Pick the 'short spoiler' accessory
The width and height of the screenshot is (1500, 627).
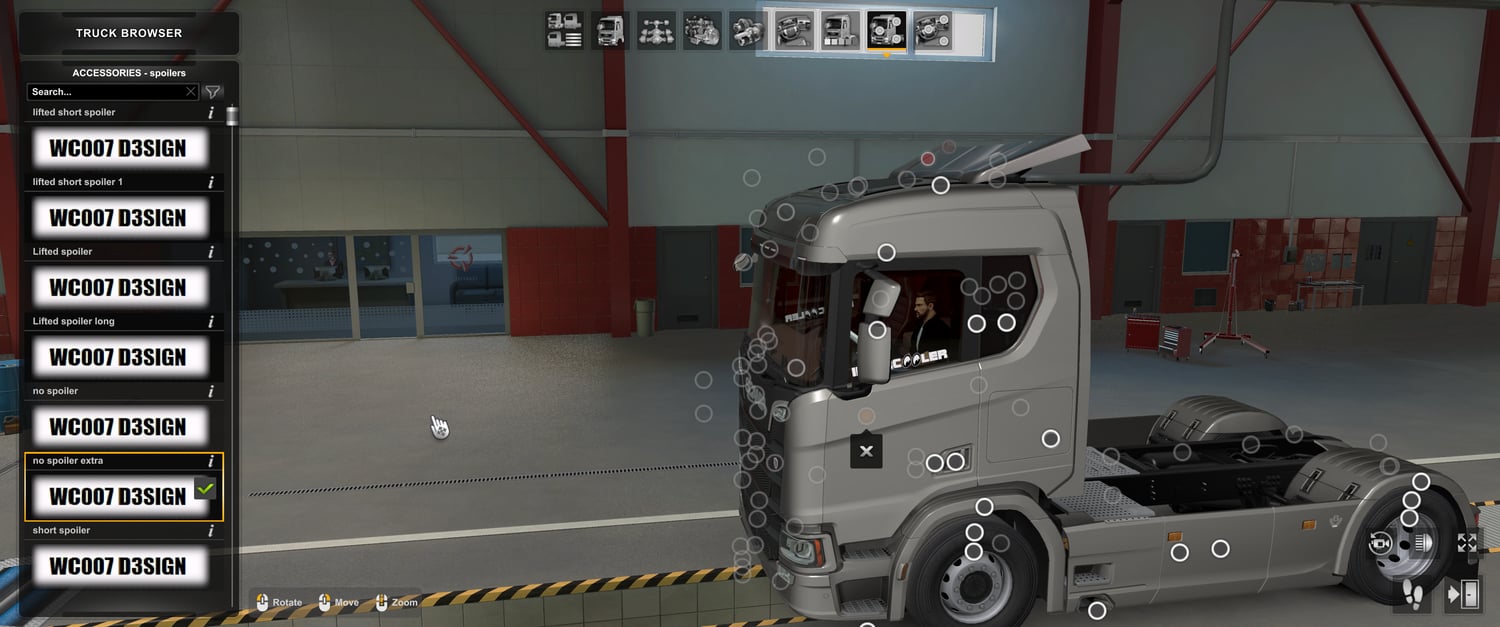(x=118, y=566)
